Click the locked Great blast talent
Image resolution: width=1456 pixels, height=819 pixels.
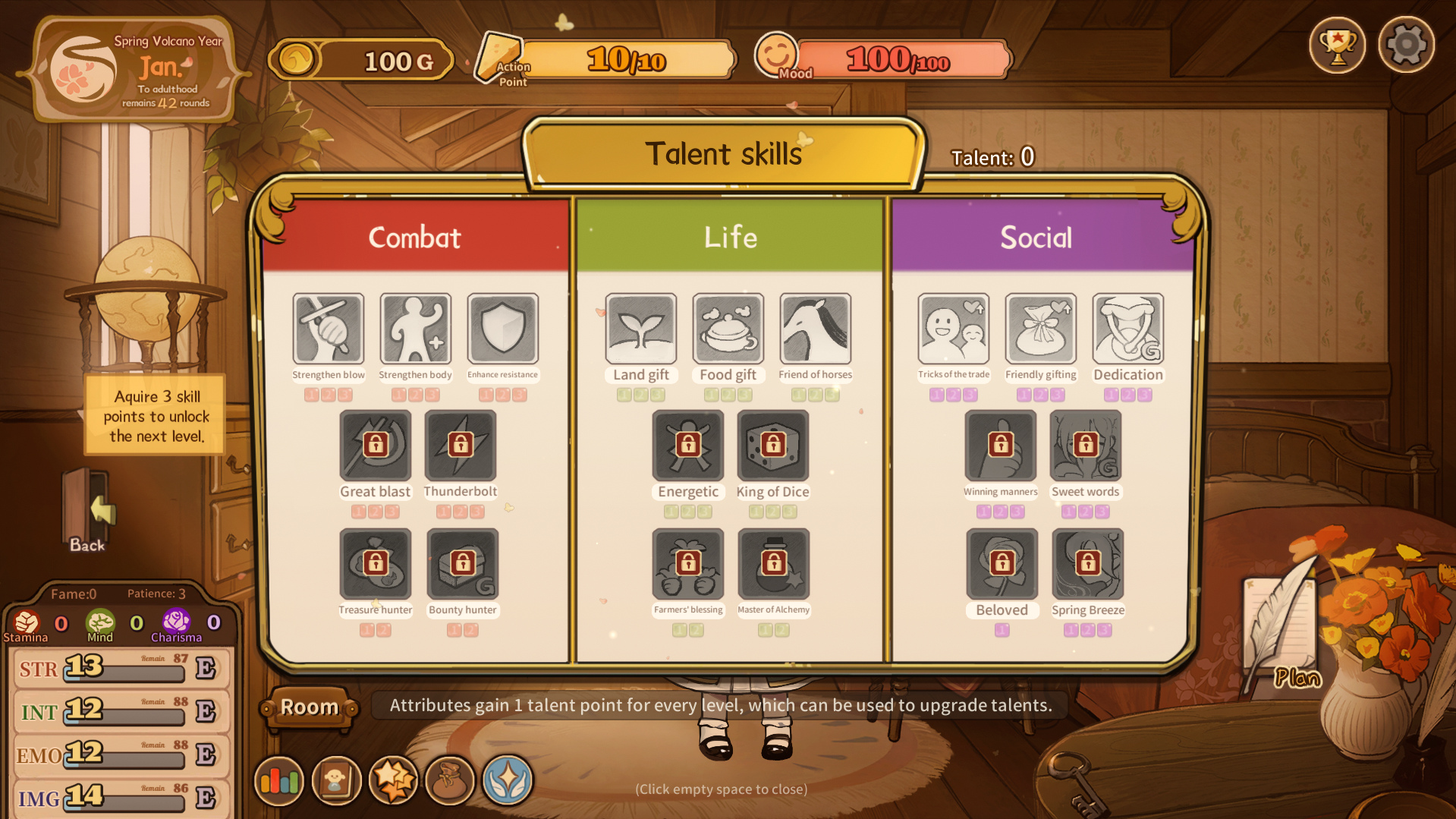point(375,446)
